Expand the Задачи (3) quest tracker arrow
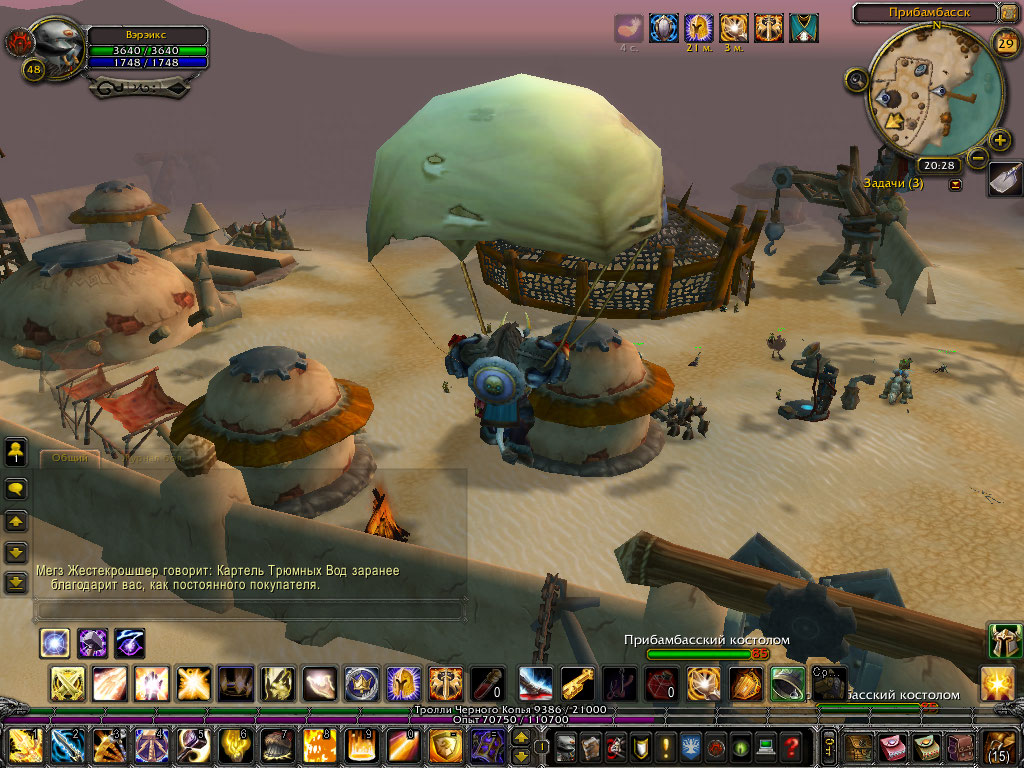This screenshot has width=1024, height=768. pyautogui.click(x=955, y=184)
